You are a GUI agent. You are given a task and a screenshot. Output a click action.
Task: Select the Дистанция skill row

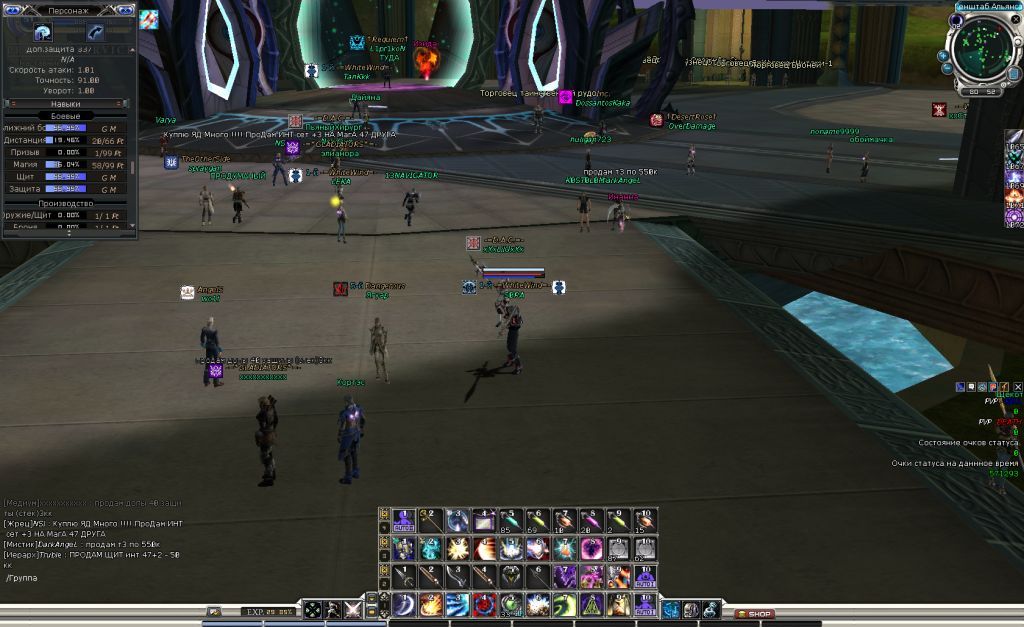coord(66,140)
